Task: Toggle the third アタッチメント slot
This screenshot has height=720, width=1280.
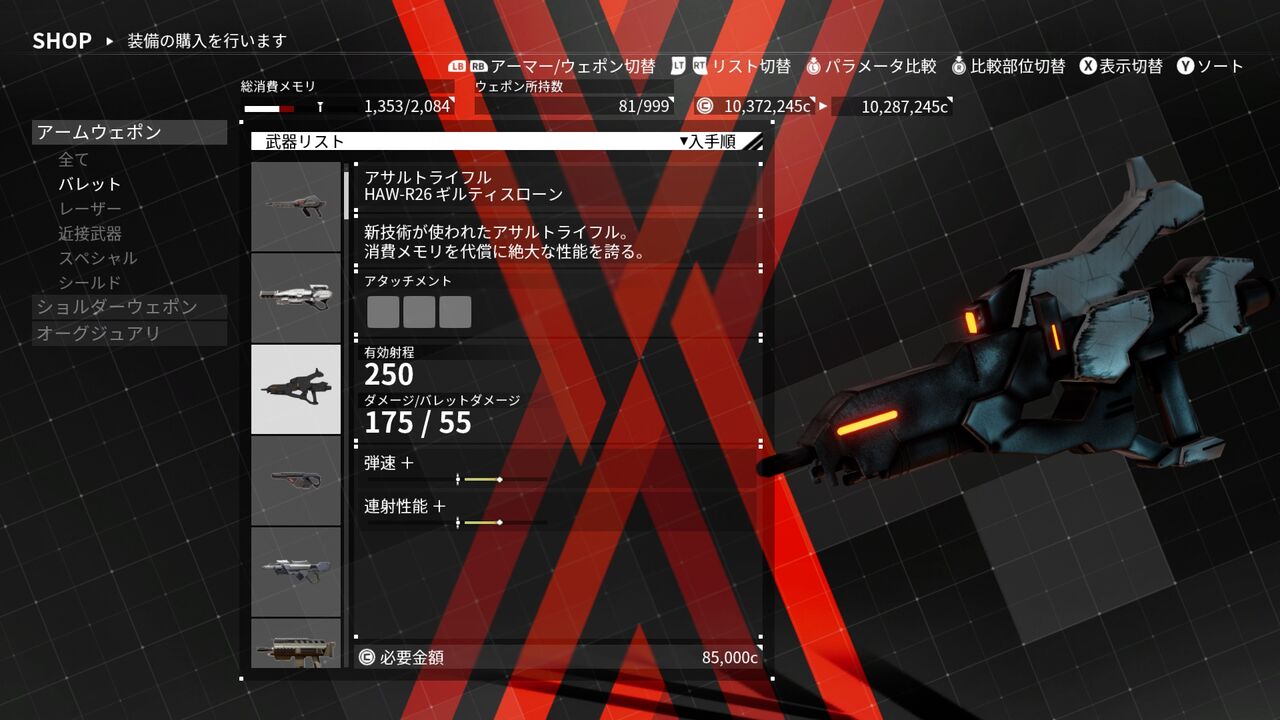Action: point(458,312)
